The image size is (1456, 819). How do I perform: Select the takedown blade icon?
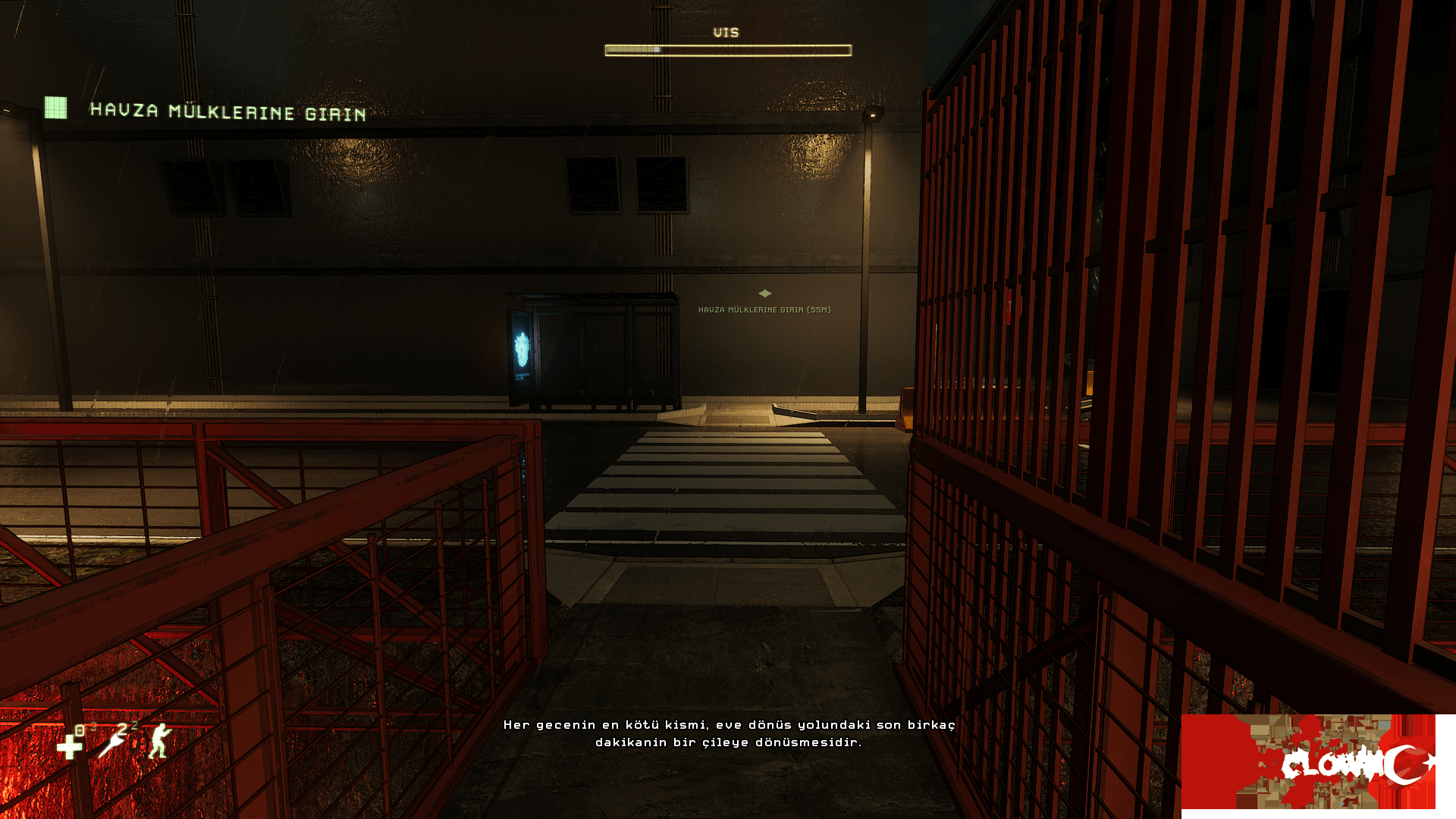(x=113, y=742)
